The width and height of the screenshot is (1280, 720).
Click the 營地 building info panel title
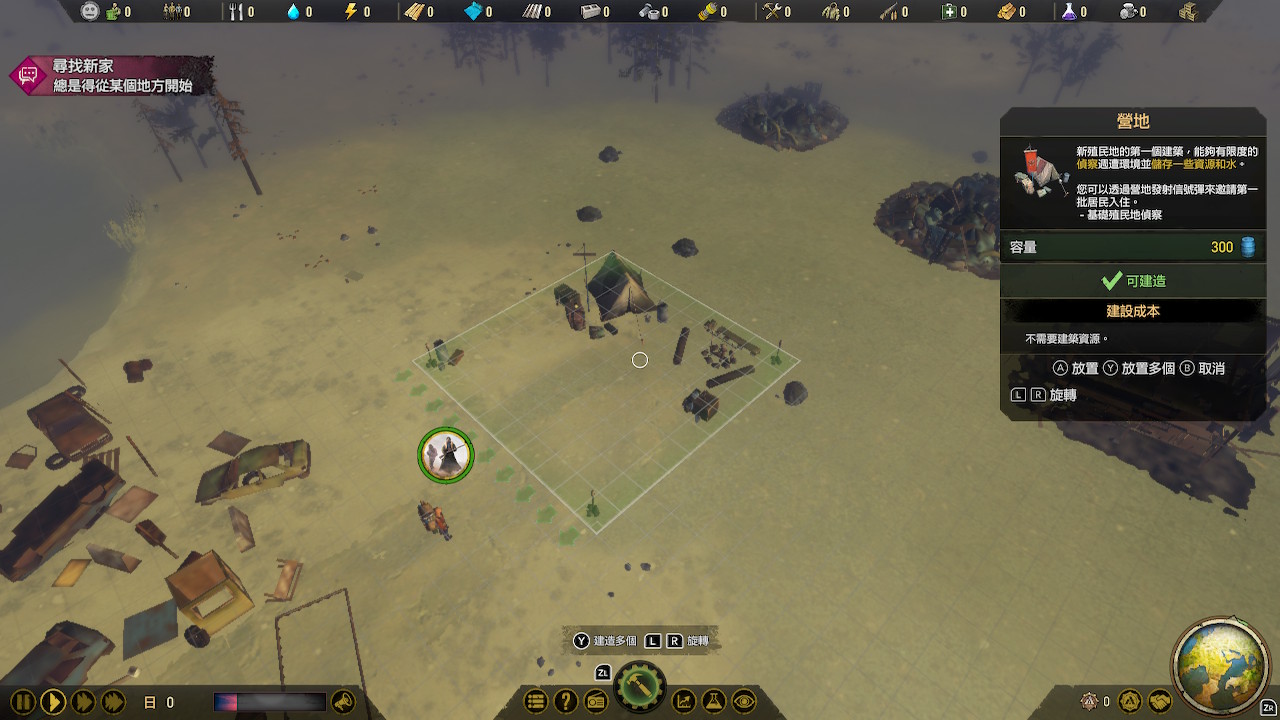[1133, 121]
